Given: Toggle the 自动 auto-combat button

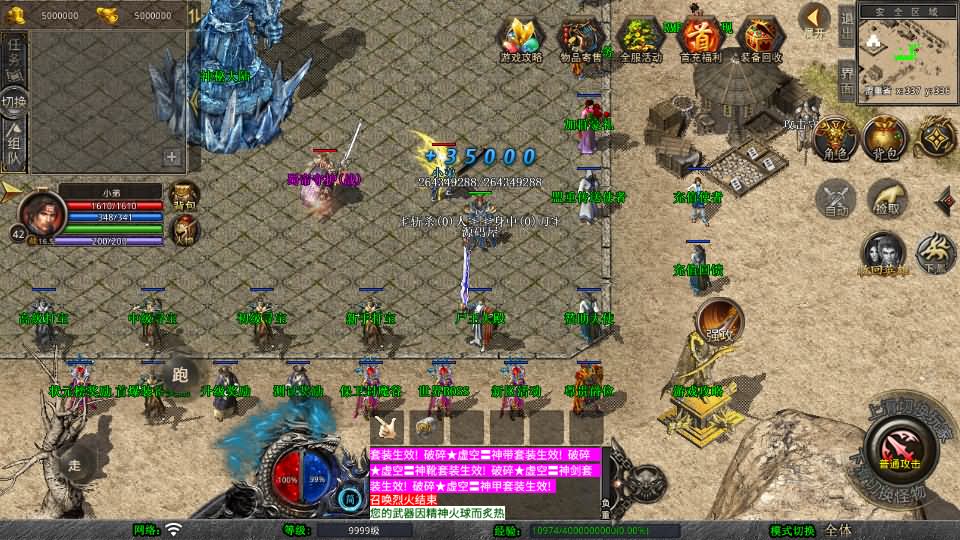Looking at the screenshot, I should tap(836, 198).
